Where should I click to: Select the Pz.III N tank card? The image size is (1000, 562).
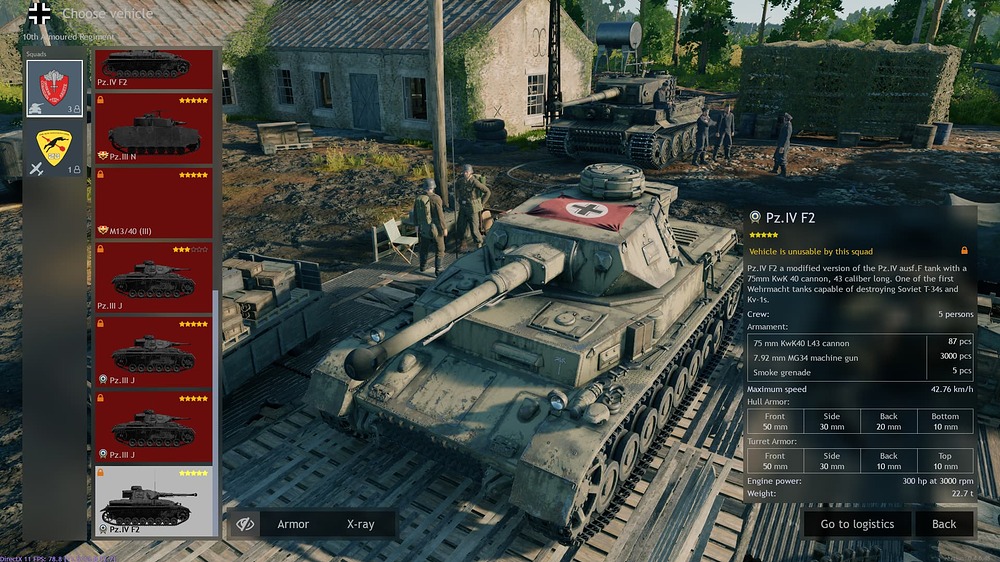click(x=154, y=128)
